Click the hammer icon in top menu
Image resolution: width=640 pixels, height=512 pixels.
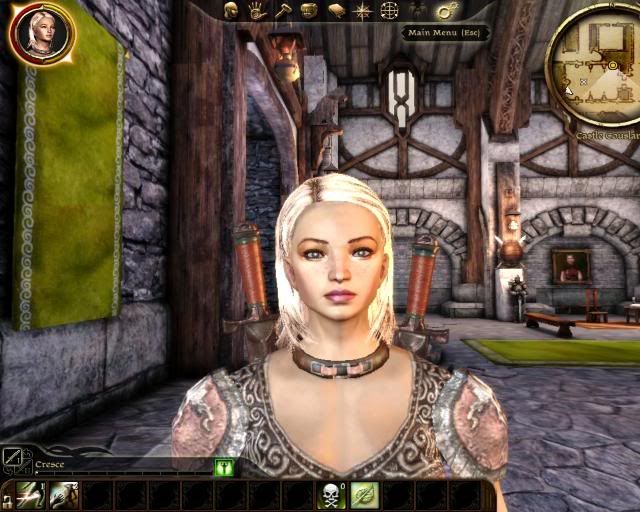click(283, 10)
